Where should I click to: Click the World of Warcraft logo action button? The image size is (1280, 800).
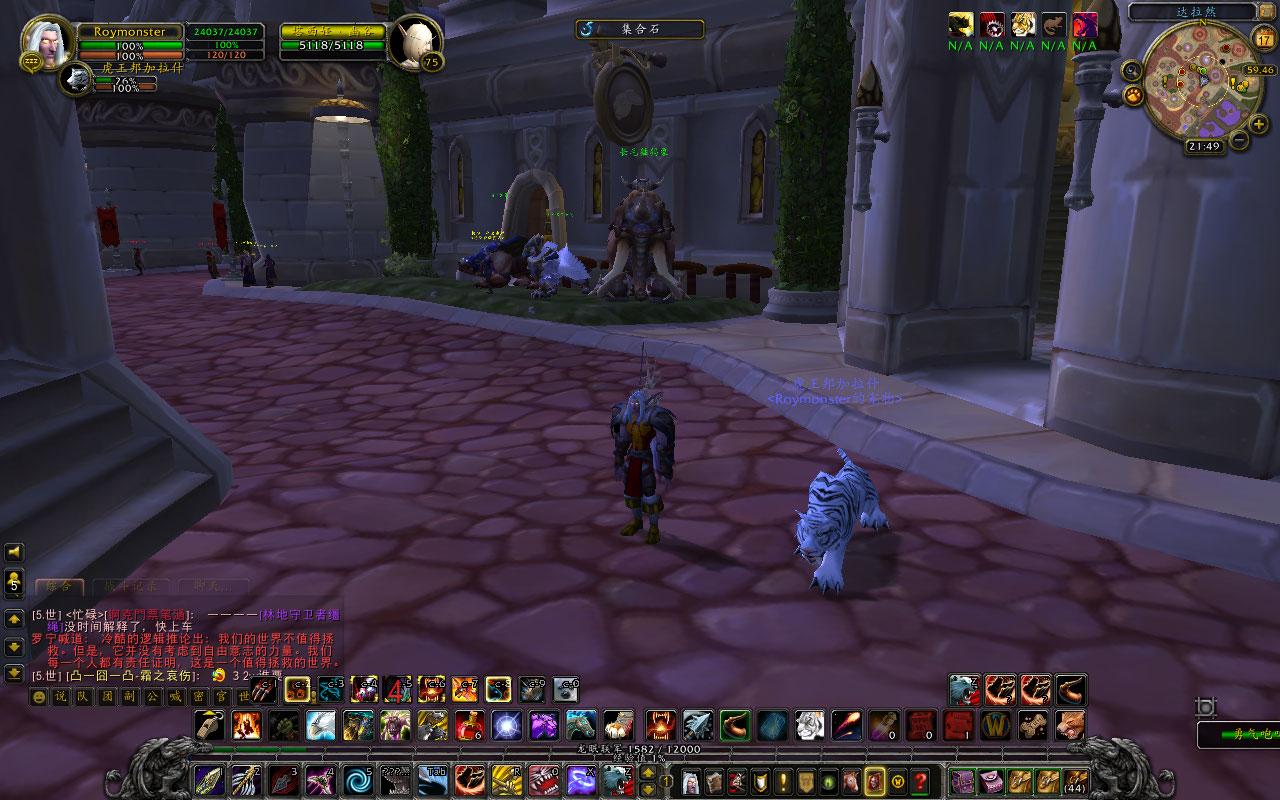(x=993, y=724)
